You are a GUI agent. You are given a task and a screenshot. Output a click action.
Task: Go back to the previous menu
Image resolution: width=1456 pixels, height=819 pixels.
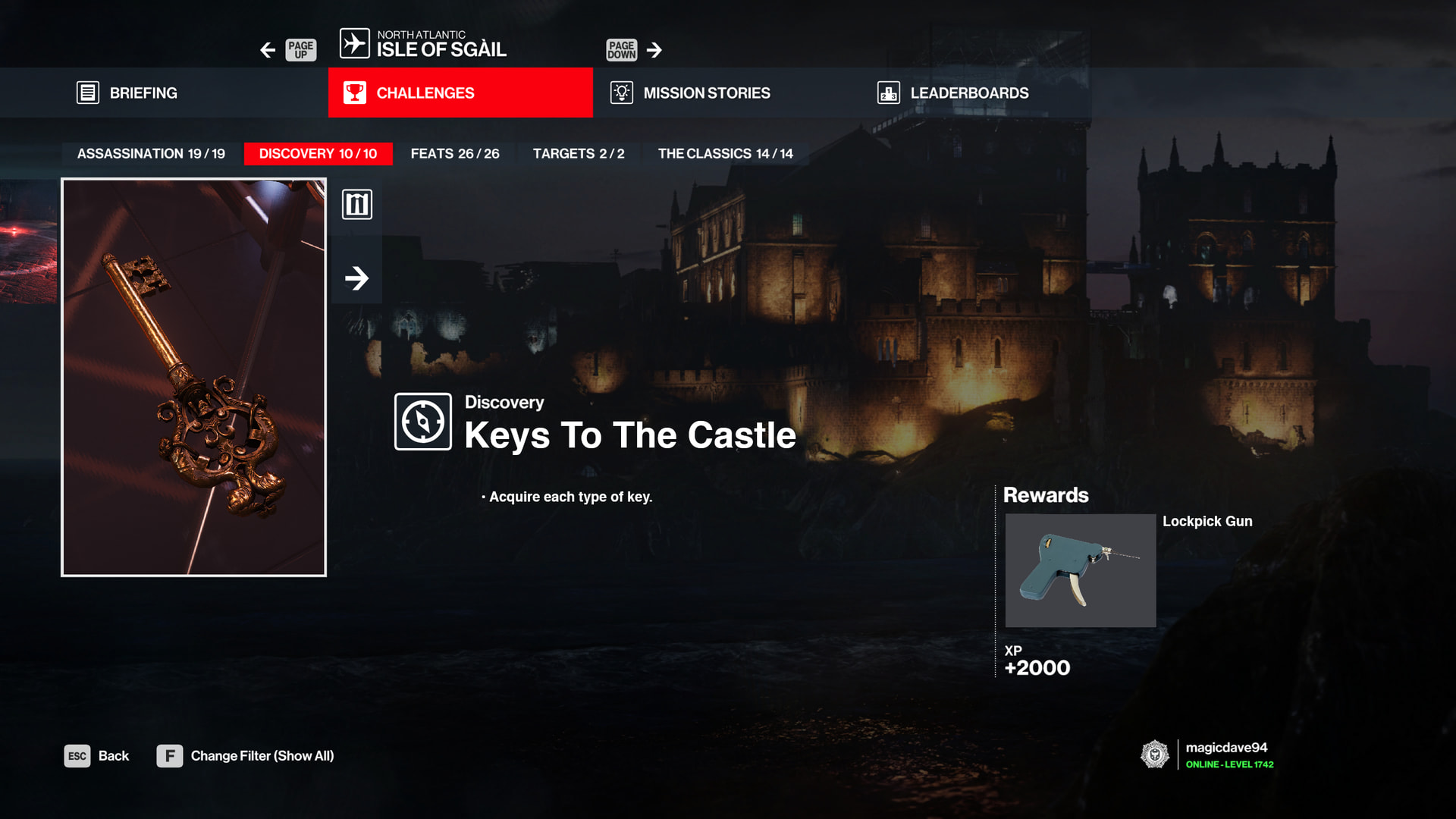click(97, 756)
